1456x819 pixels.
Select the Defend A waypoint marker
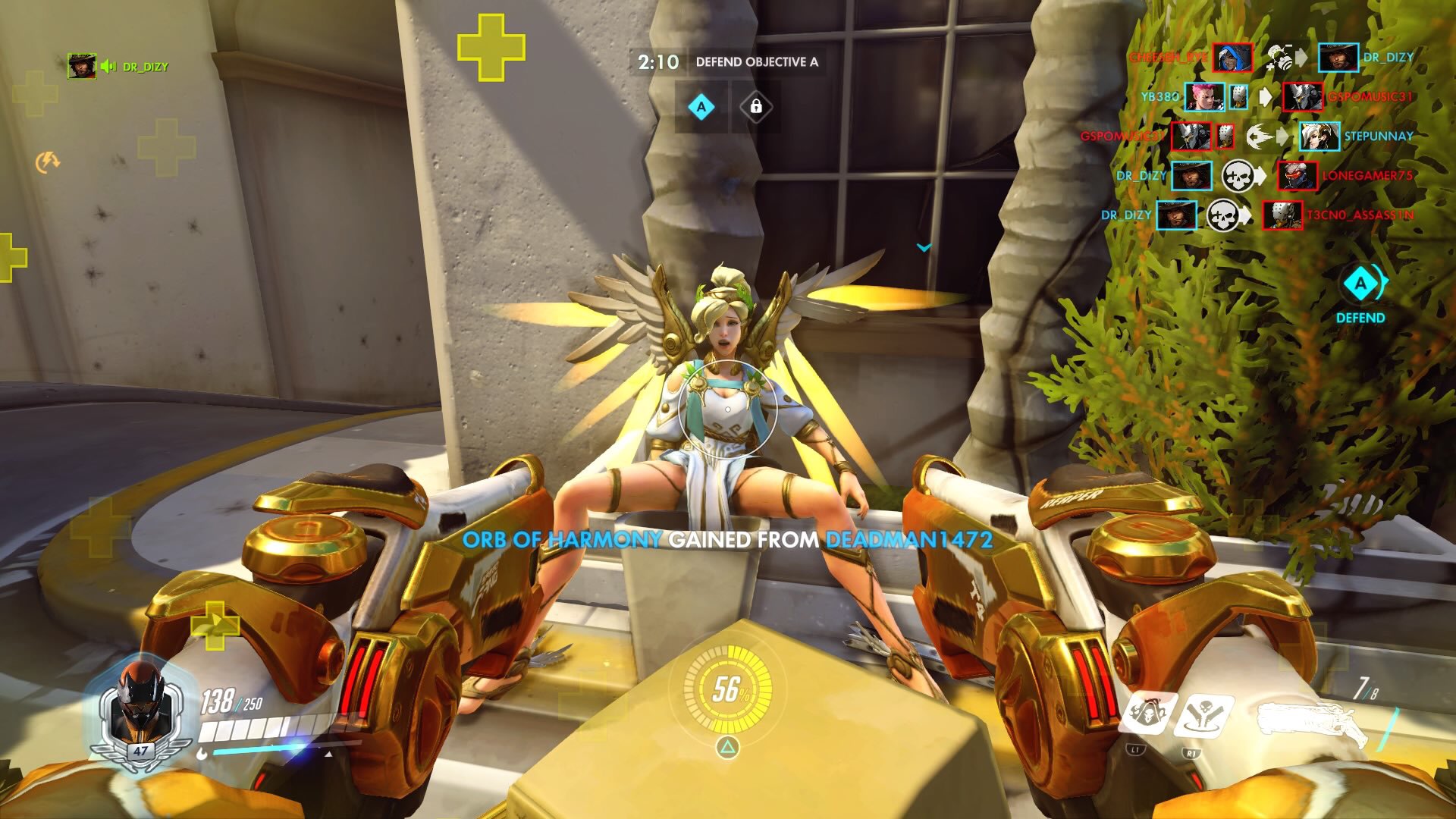point(1361,284)
